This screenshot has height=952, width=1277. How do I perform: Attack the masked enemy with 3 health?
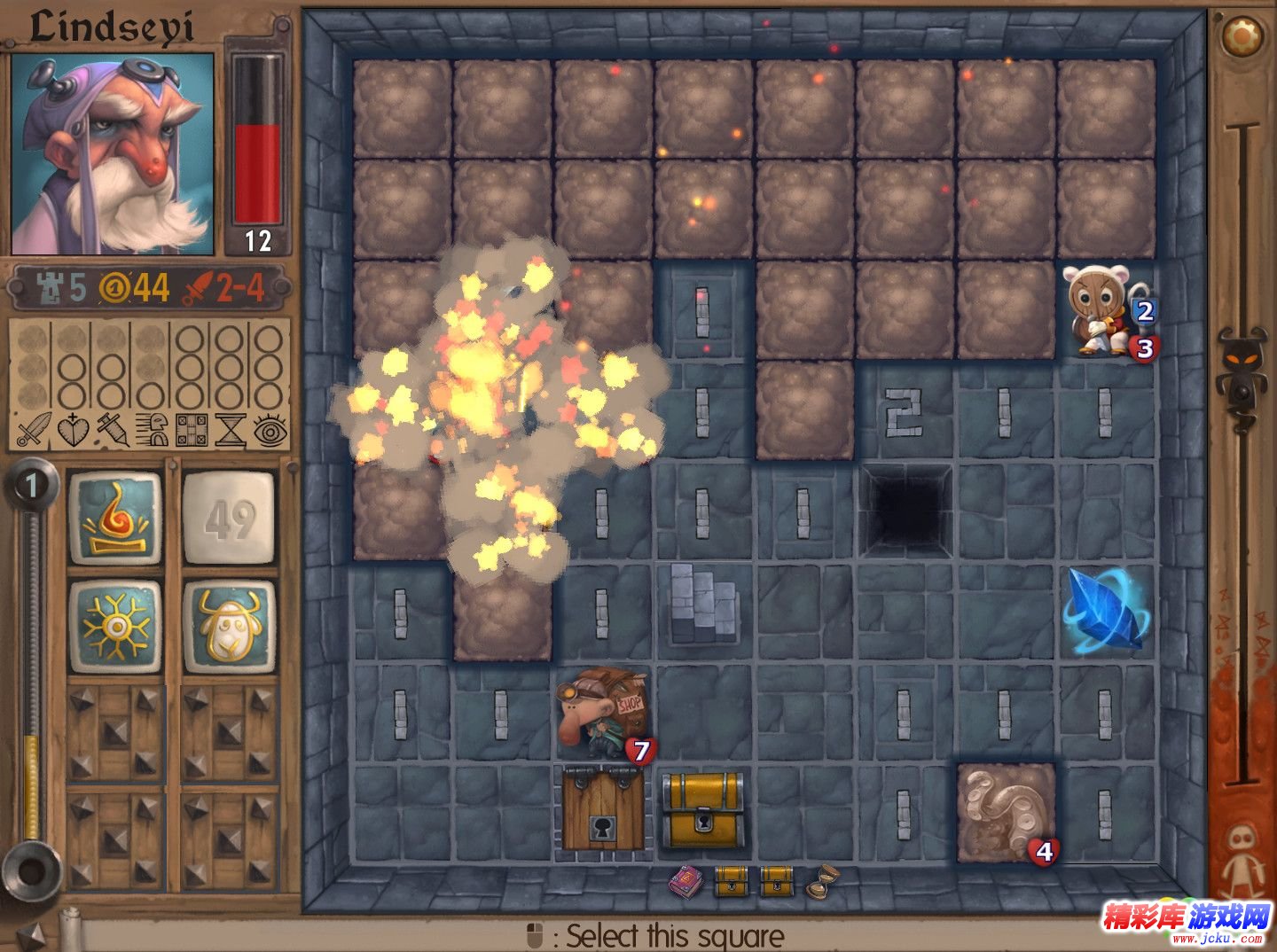click(x=1105, y=311)
